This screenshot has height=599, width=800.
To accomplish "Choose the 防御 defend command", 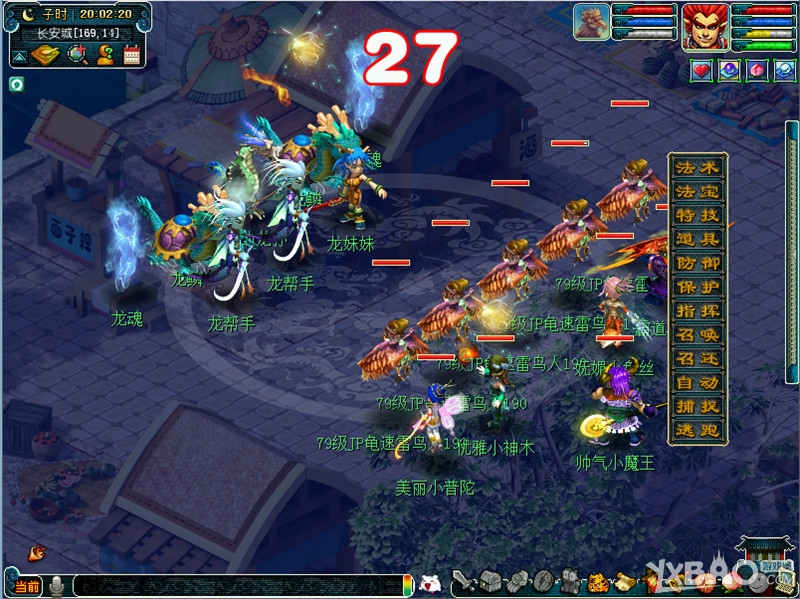I will tap(697, 263).
